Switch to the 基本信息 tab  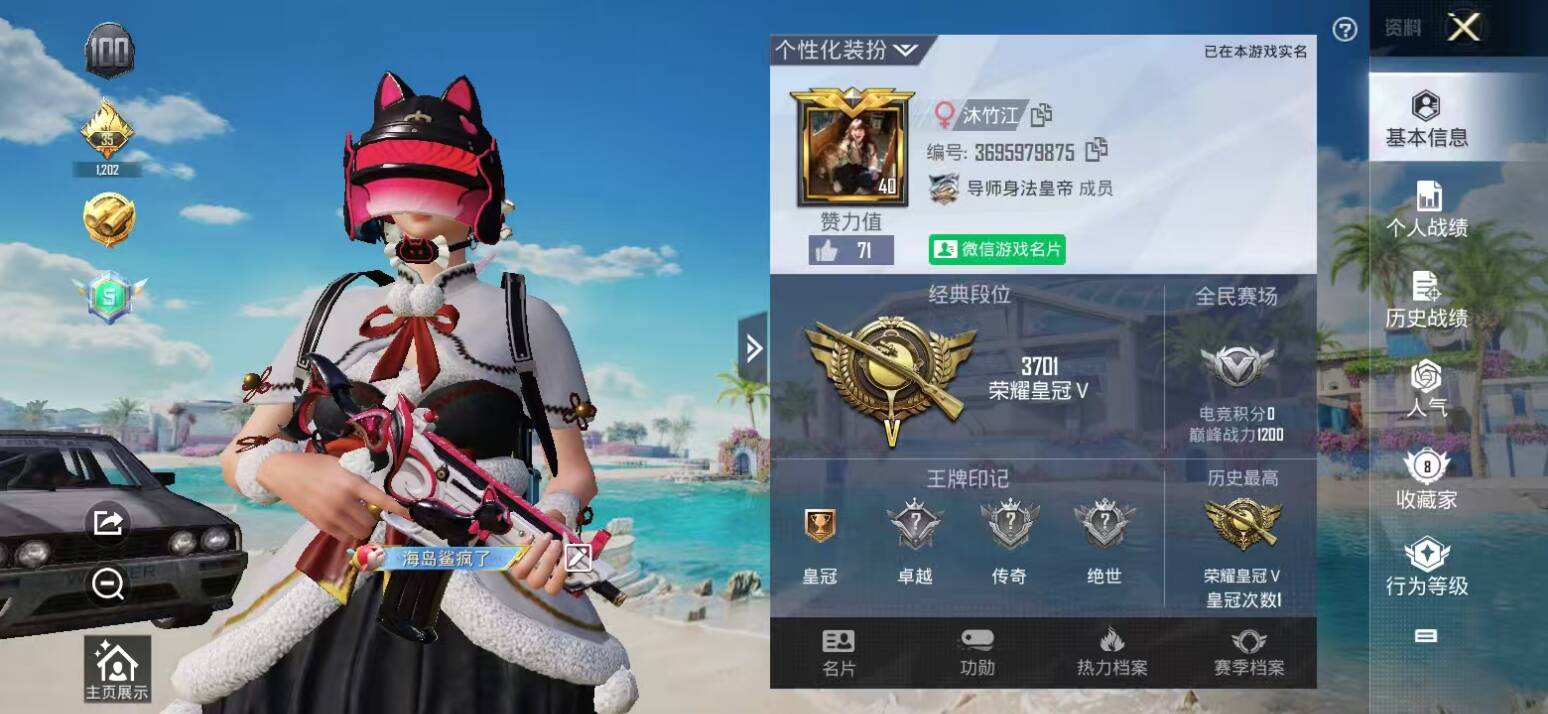pos(1426,119)
